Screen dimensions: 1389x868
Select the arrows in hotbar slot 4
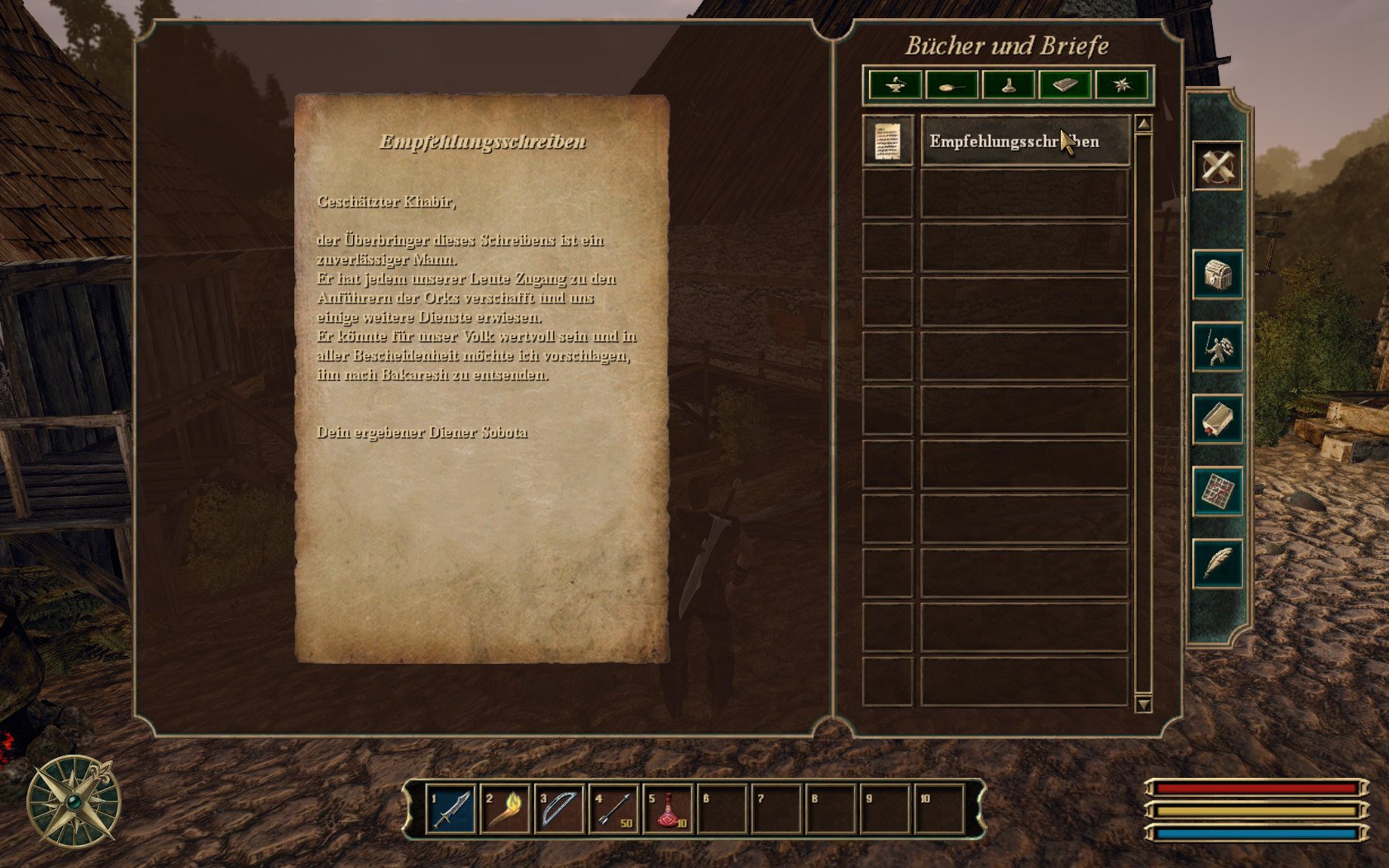tap(613, 809)
